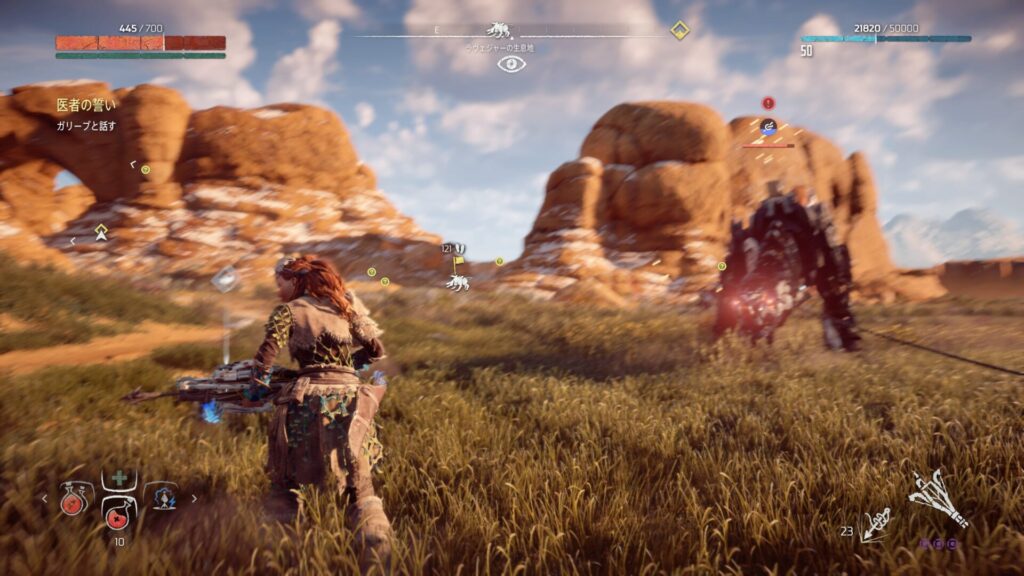Click the machine site icon on the compass
1024x576 pixels.
pyautogui.click(x=498, y=31)
